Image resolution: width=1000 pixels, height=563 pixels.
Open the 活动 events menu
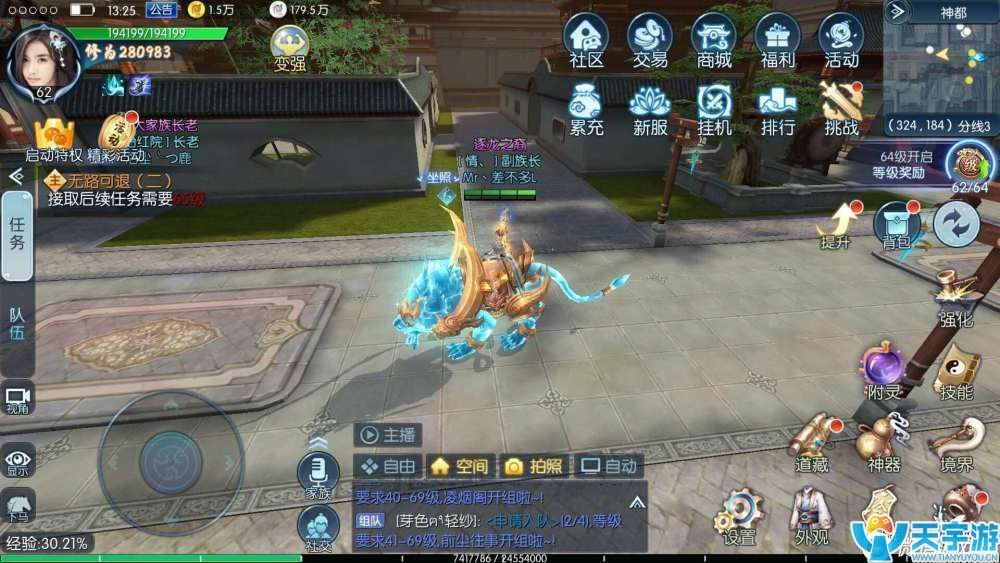841,40
